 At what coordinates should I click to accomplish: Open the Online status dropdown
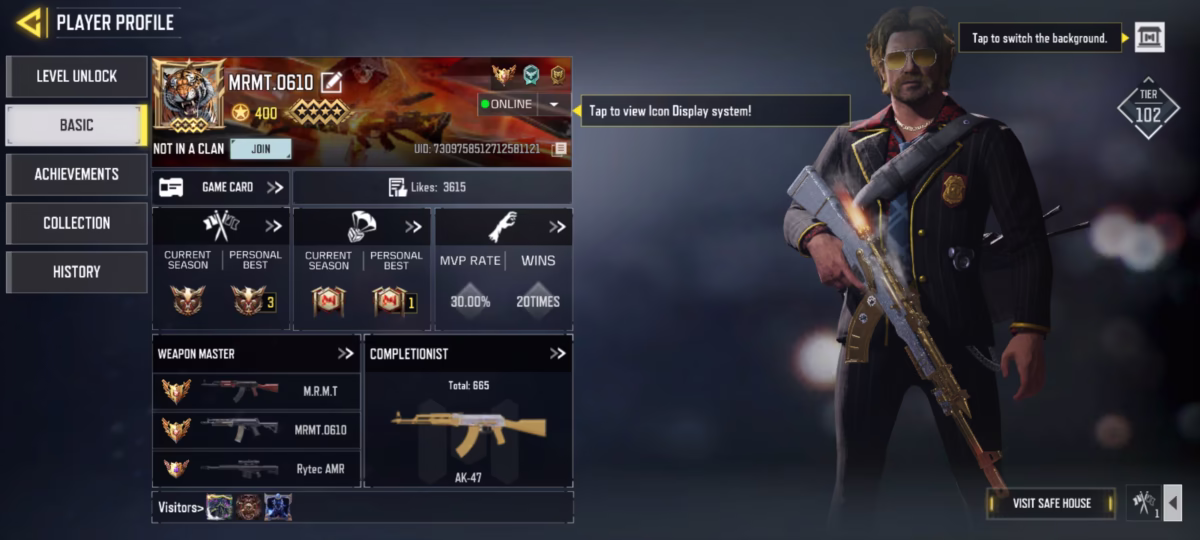coord(553,104)
